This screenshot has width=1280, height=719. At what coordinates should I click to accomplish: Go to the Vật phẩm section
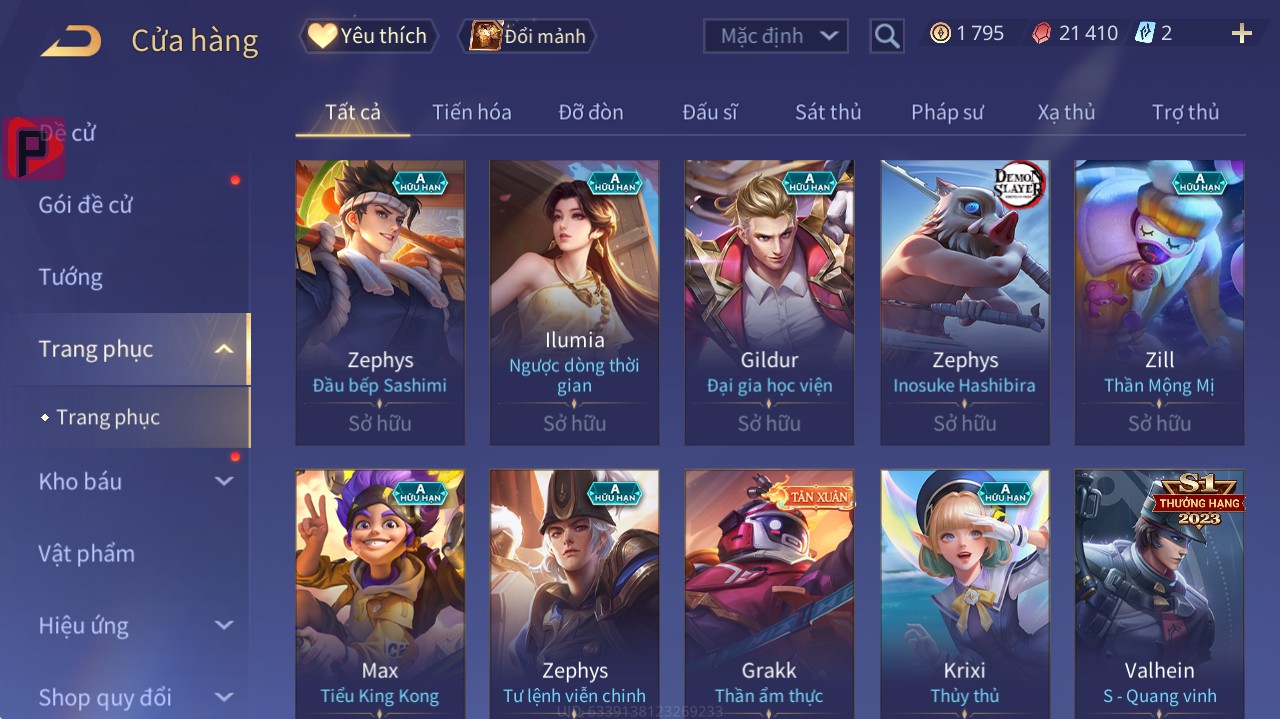pyautogui.click(x=87, y=553)
